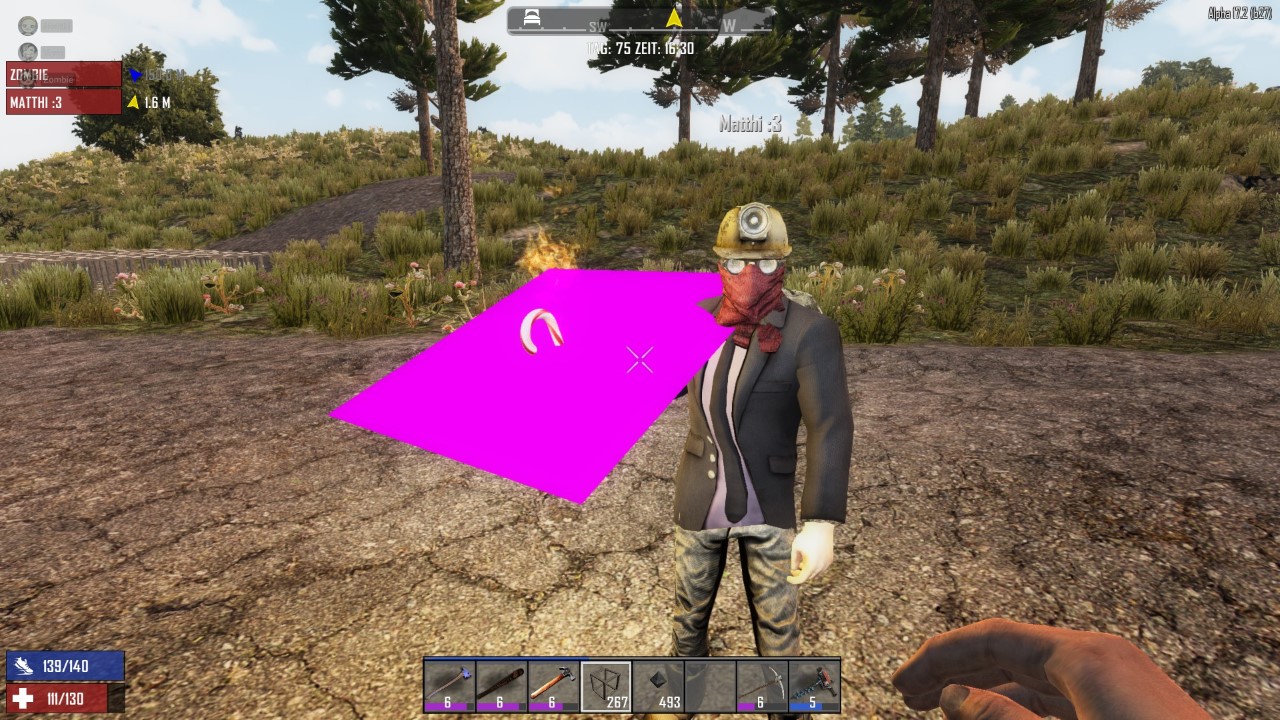Image resolution: width=1280 pixels, height=720 pixels.
Task: Select the auger tool hotbar slot
Action: [814, 686]
